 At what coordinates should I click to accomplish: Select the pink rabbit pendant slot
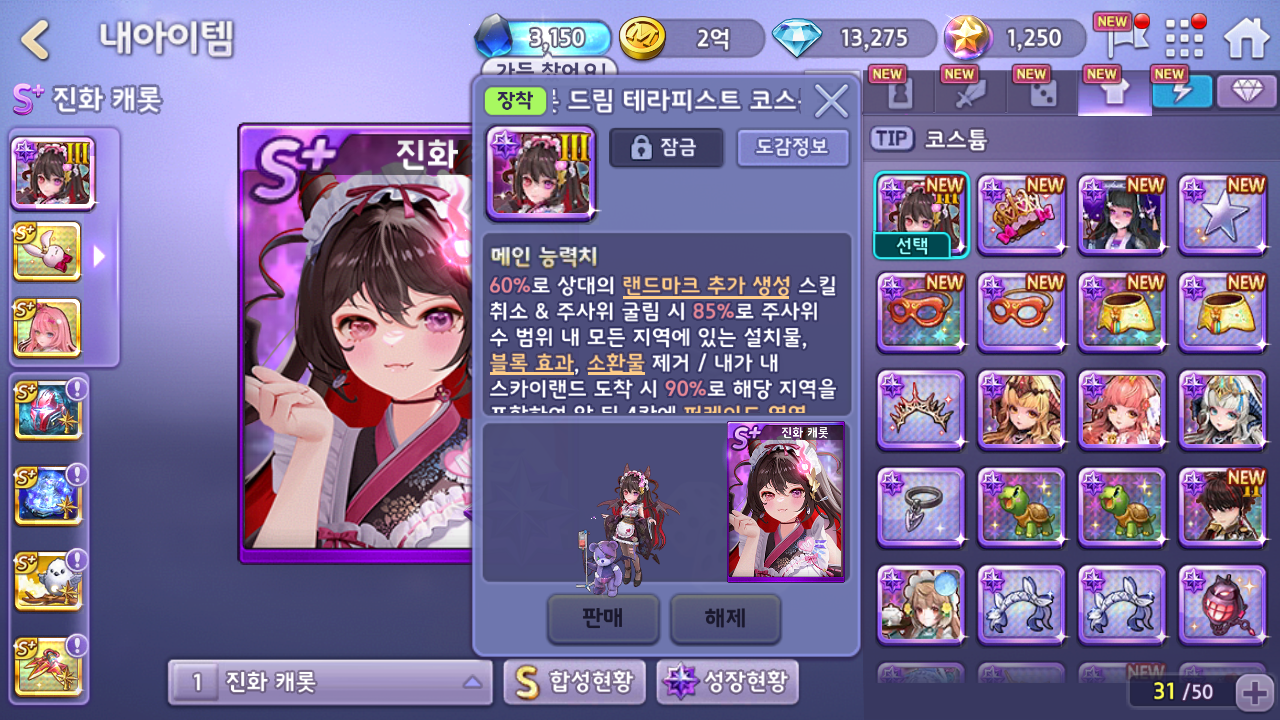click(47, 251)
